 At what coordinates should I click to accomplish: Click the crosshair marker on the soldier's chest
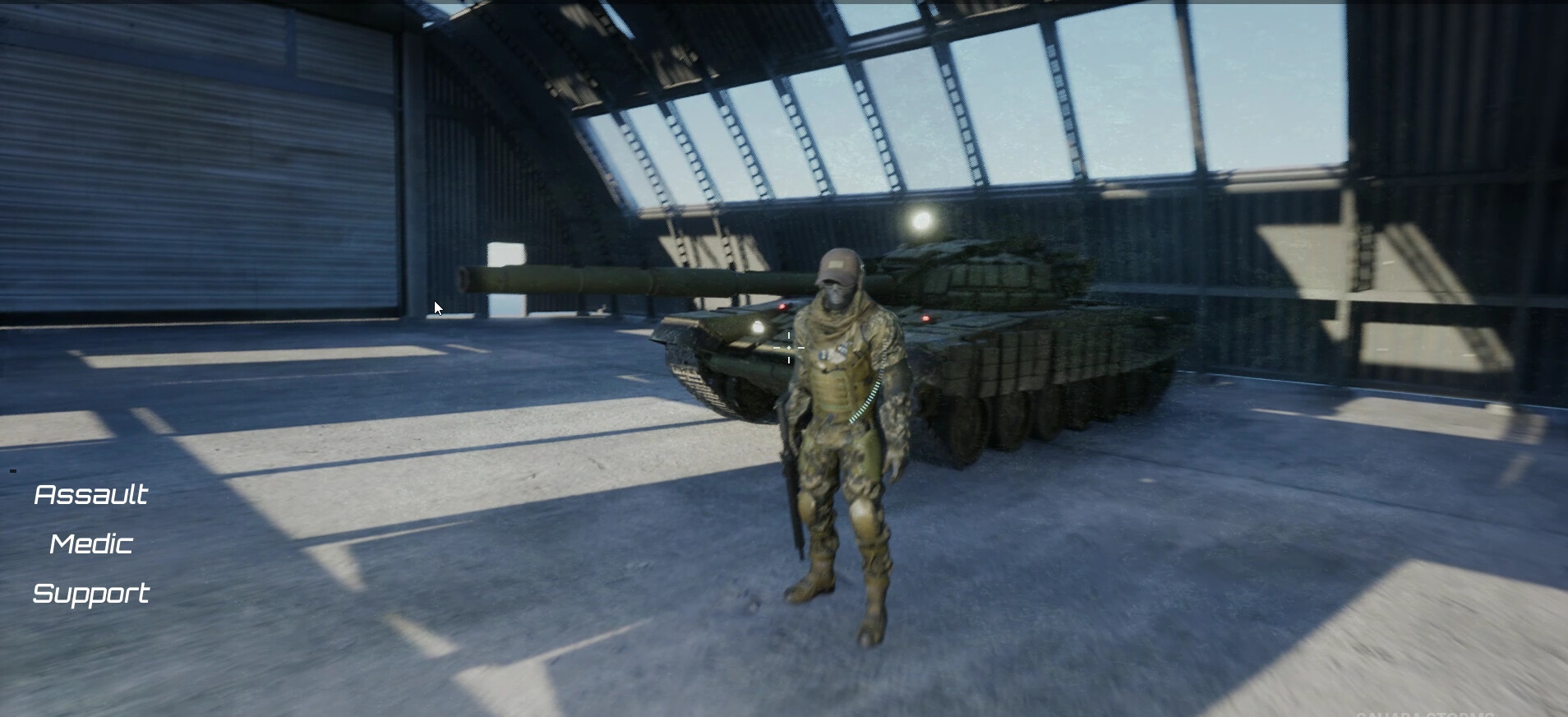pos(789,348)
